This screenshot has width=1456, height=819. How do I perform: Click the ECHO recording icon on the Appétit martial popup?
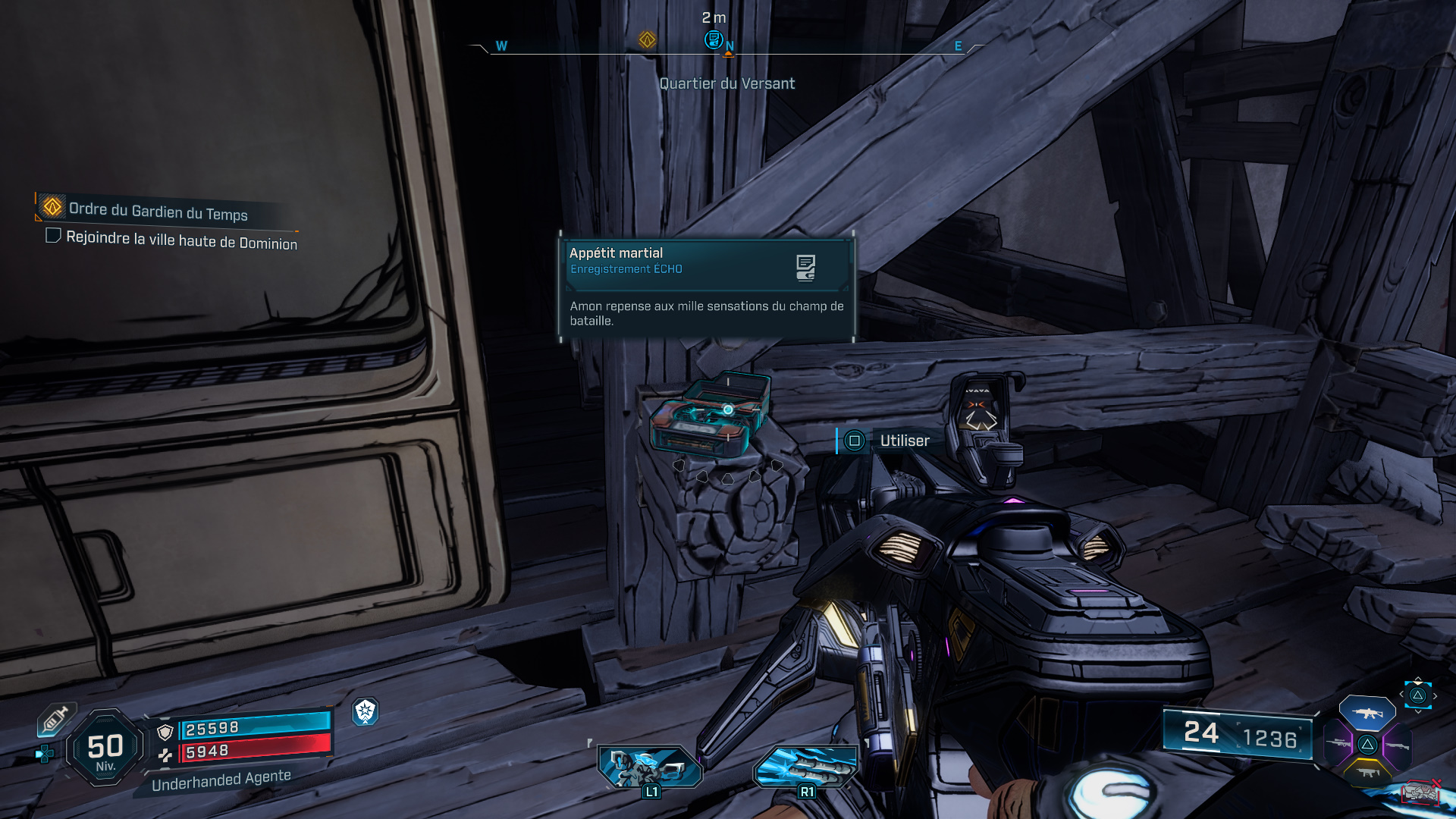tap(806, 267)
